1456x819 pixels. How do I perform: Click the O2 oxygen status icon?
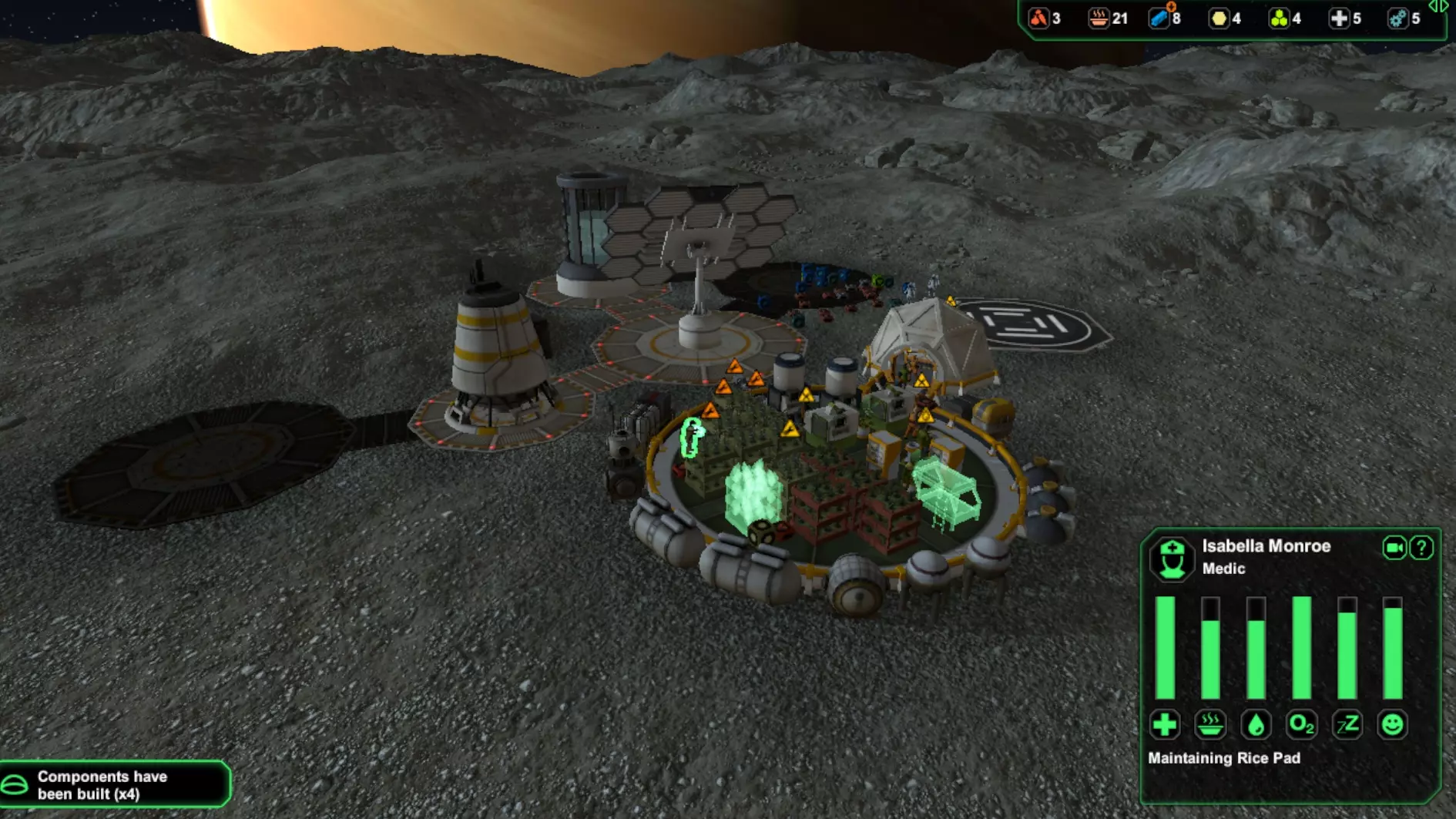1301,724
